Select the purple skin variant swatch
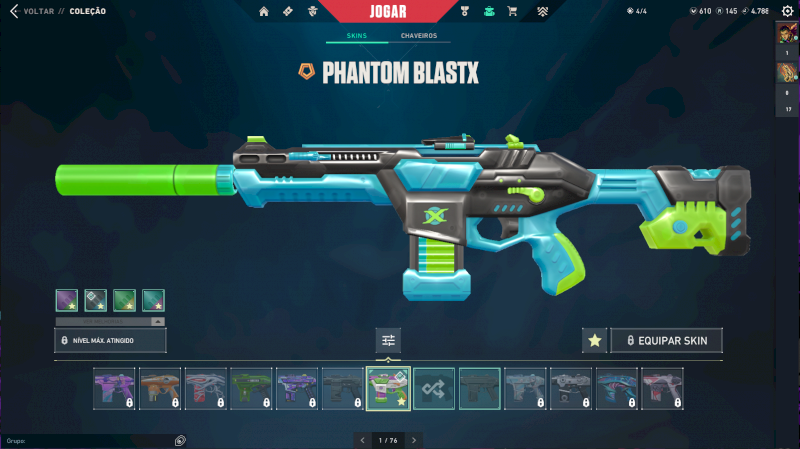This screenshot has width=800, height=449. [67, 299]
